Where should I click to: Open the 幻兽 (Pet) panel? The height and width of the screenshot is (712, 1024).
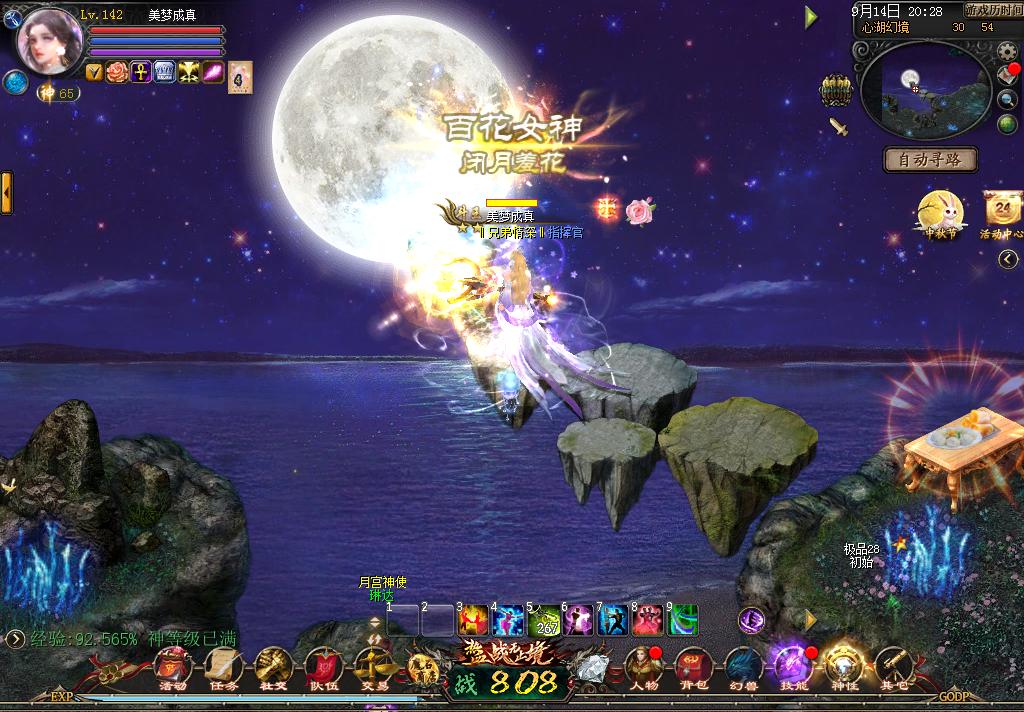pos(741,664)
